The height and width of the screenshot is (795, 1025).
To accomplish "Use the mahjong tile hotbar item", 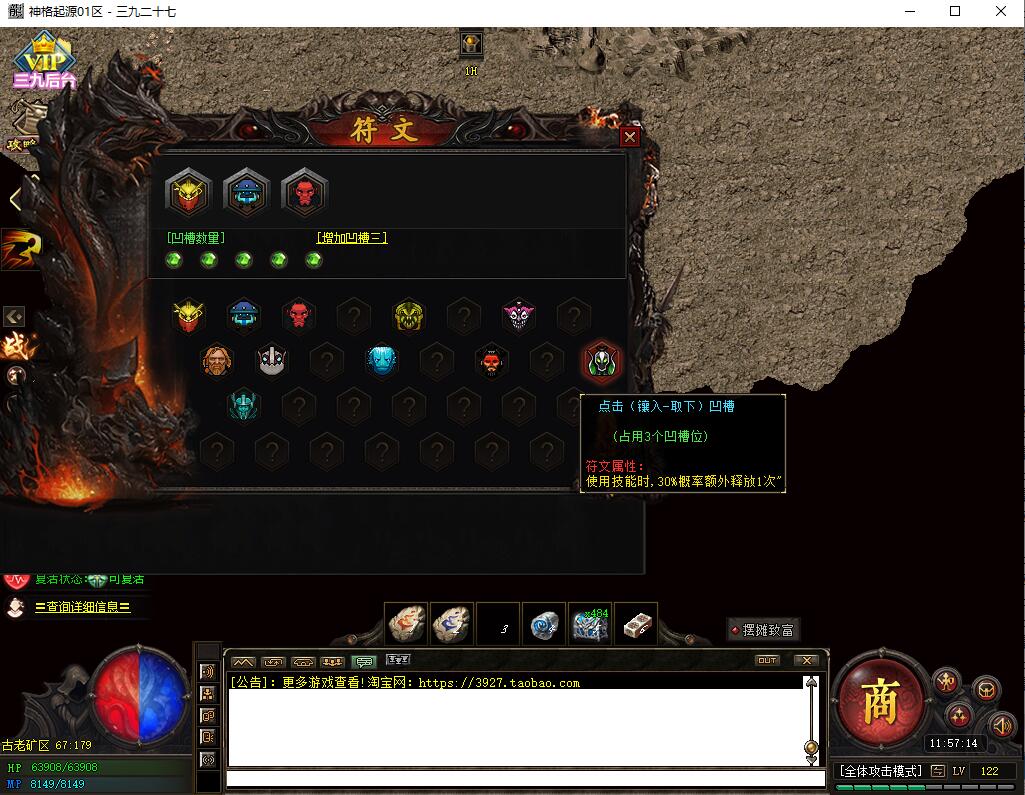I will [x=636, y=625].
